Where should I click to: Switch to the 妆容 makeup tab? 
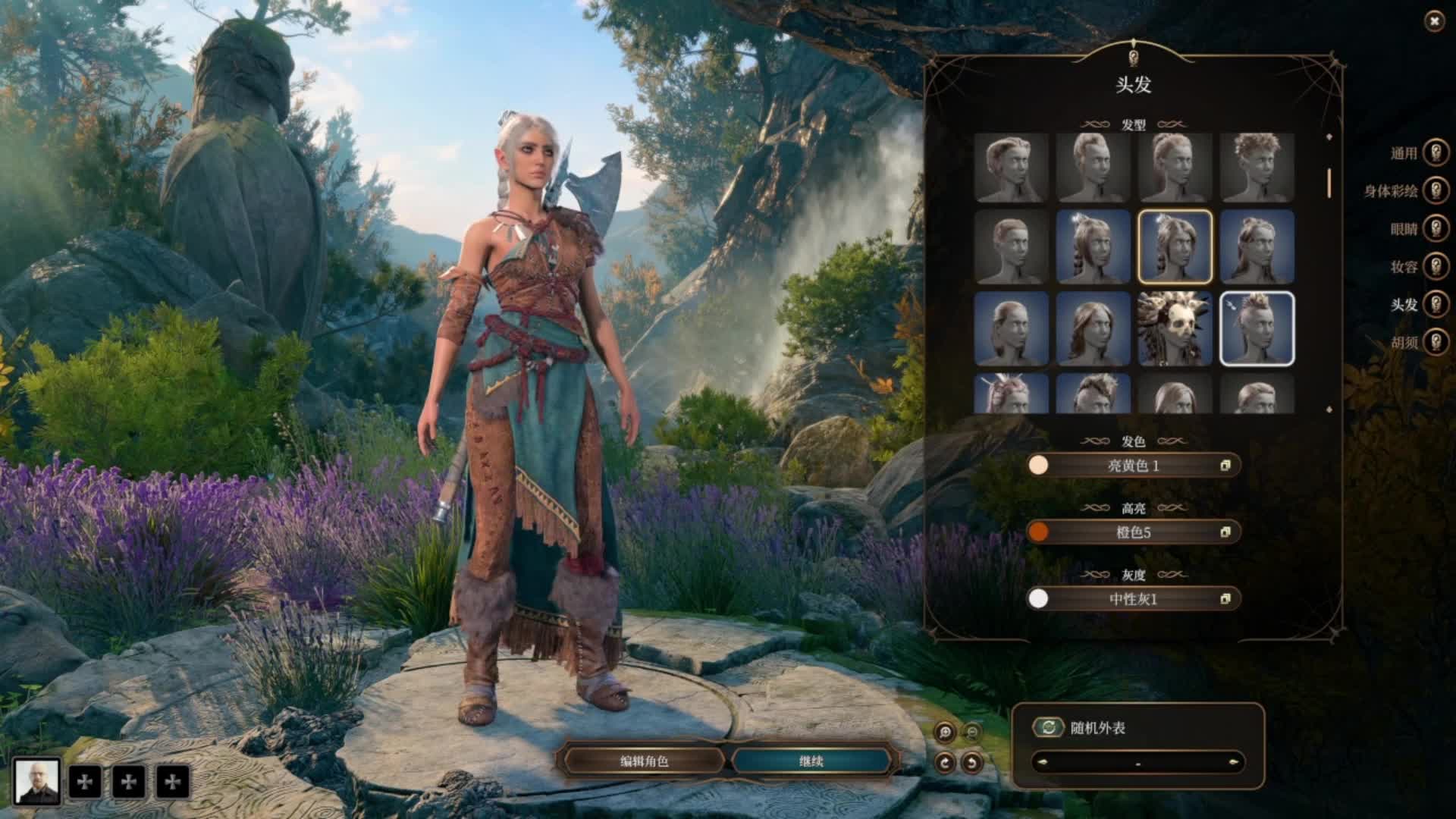(x=1436, y=266)
